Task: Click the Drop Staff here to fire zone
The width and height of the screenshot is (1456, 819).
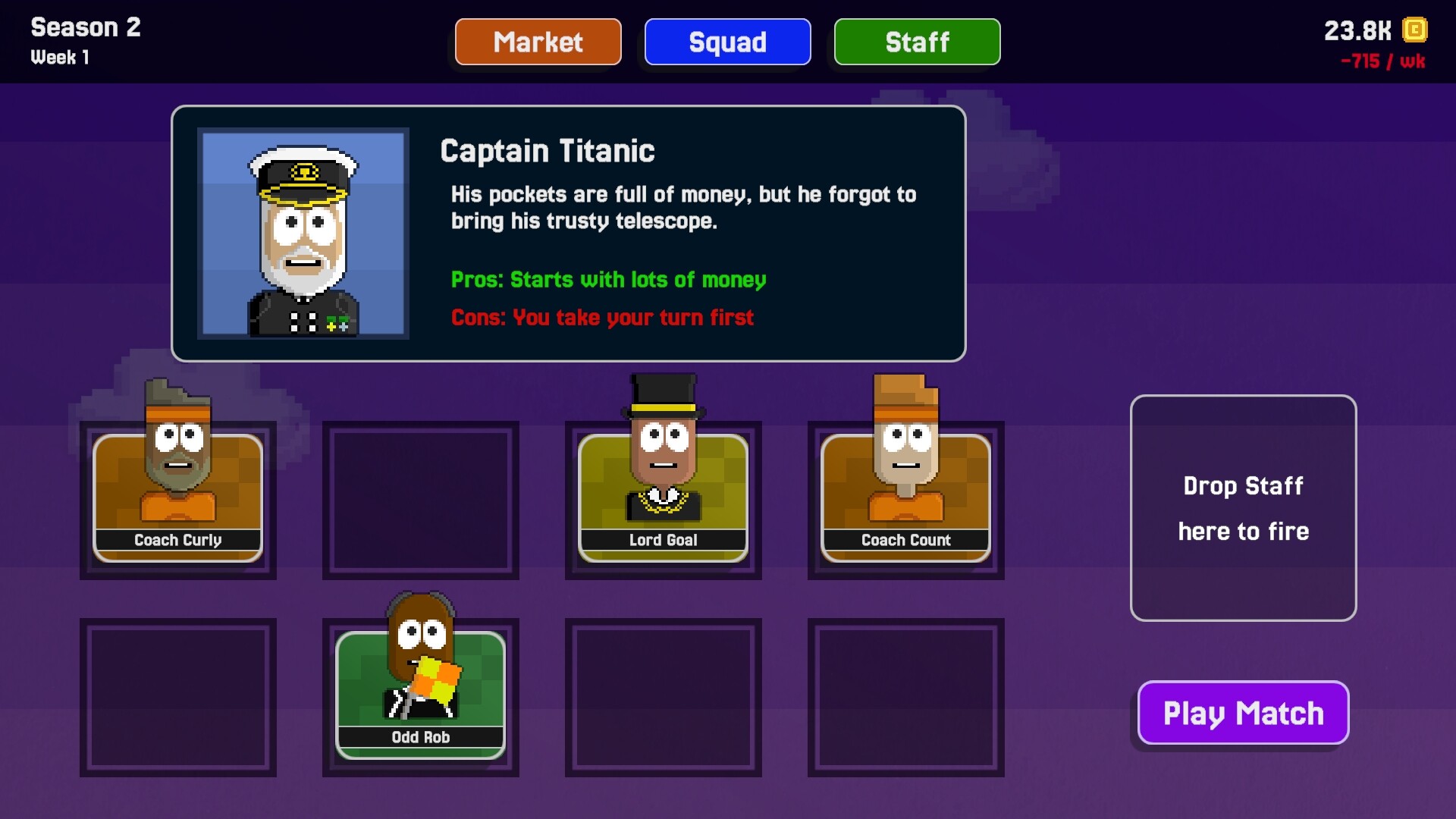Action: tap(1243, 508)
